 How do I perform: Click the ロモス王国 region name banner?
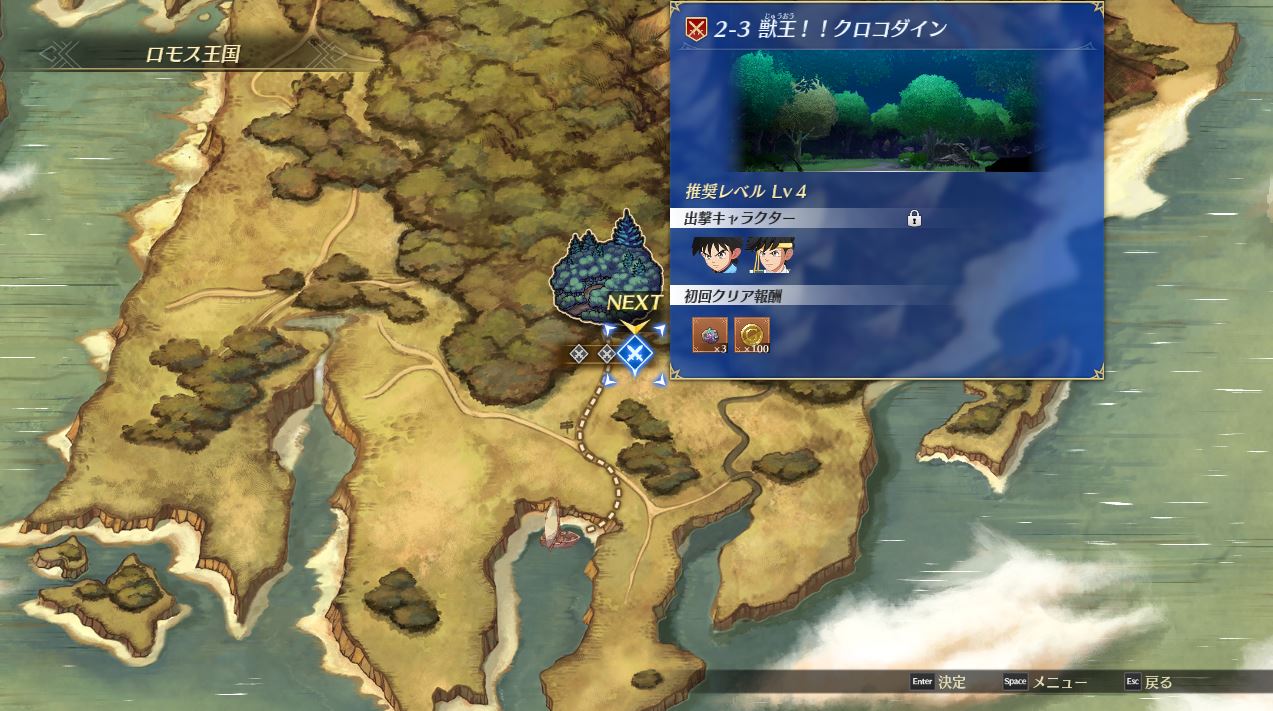(x=193, y=54)
